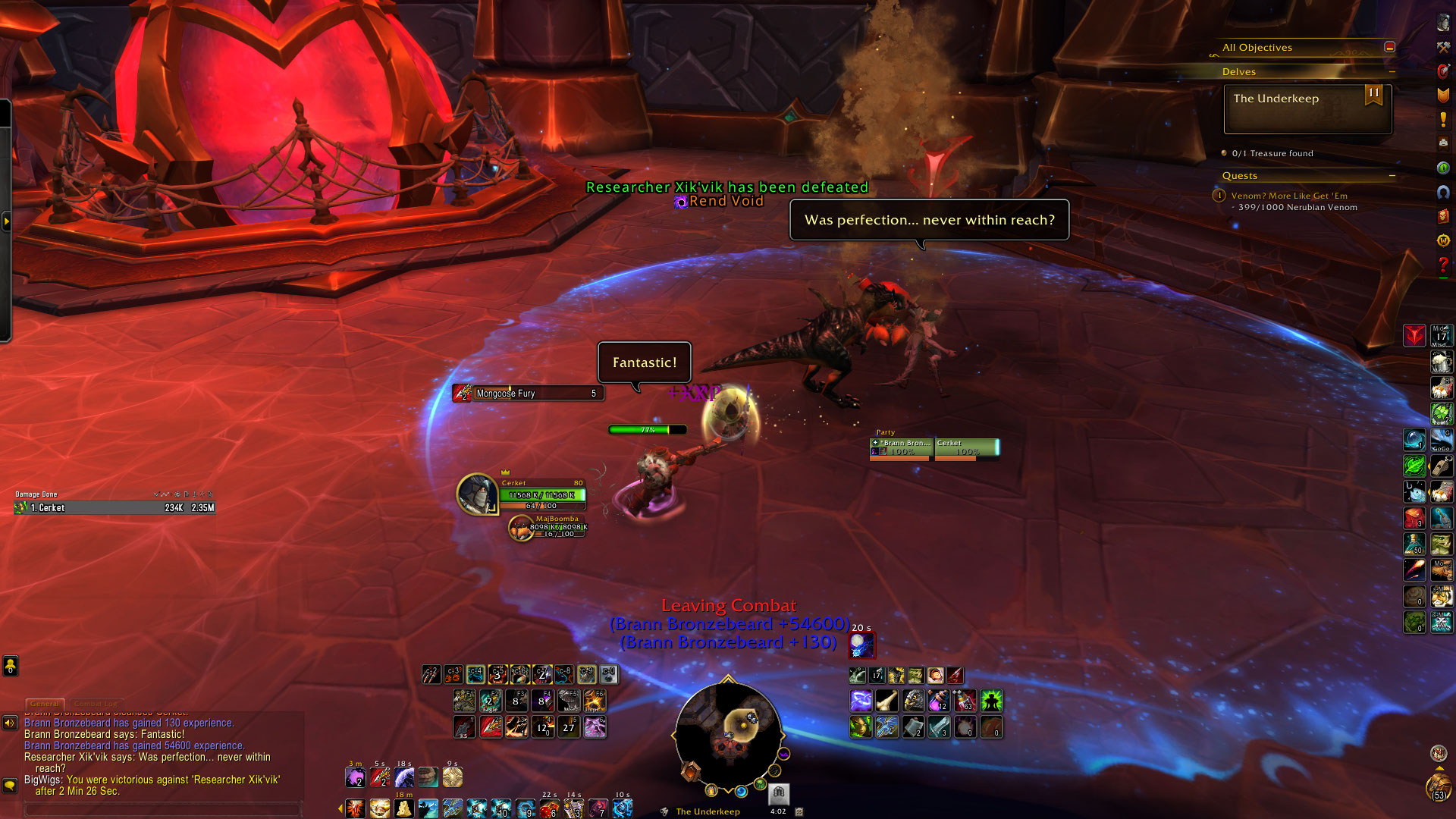This screenshot has height=819, width=1456.
Task: Select Cerket's row in Damage Done meter
Action: (114, 508)
